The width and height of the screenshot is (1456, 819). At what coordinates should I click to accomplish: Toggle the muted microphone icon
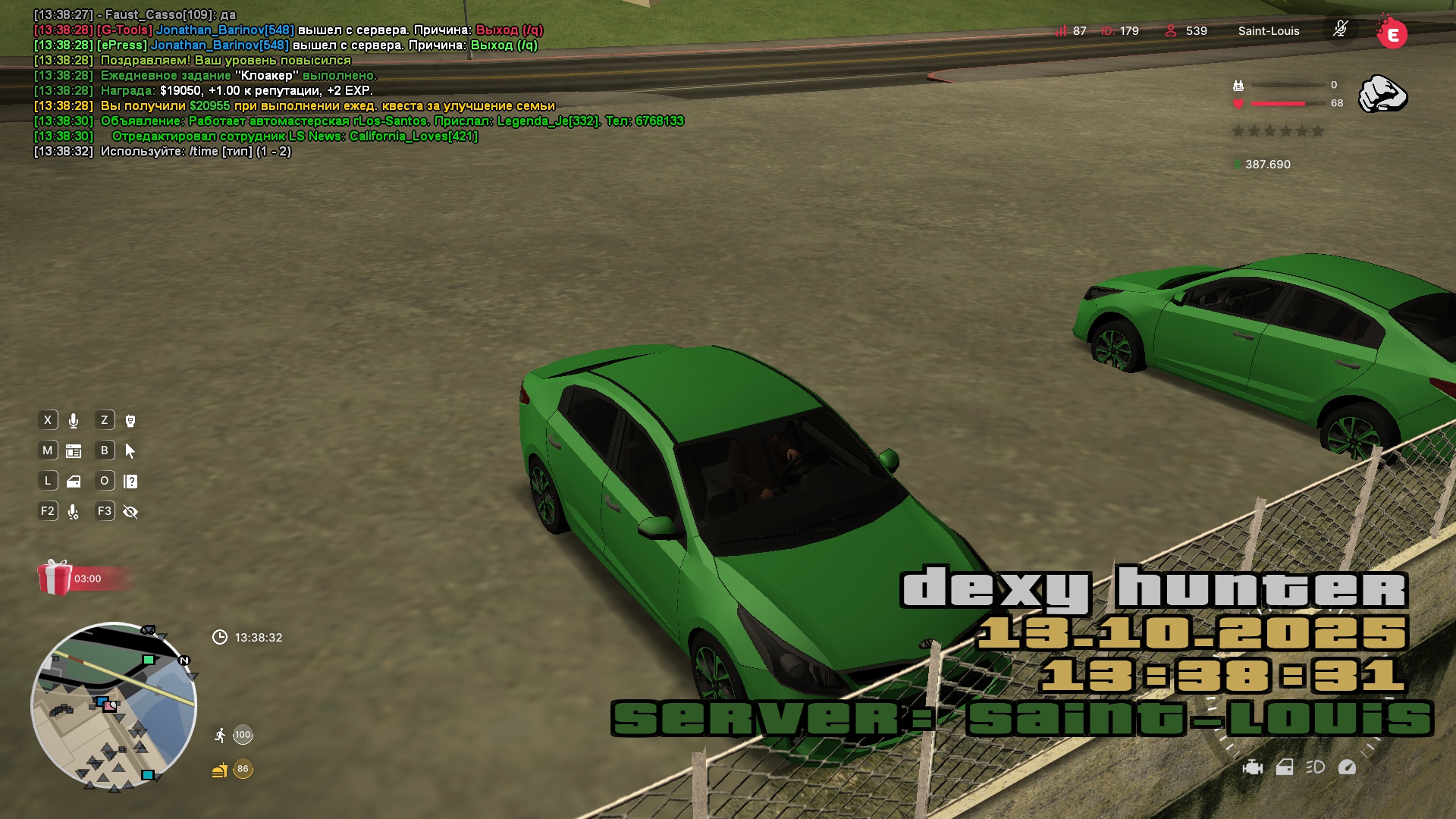point(1340,30)
